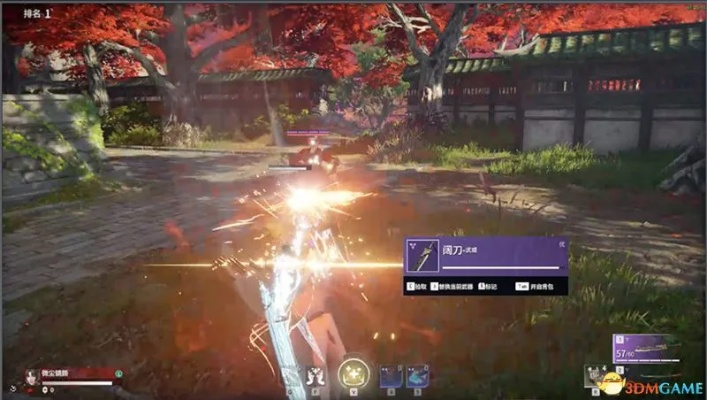The width and height of the screenshot is (707, 400).
Task: Select the blue bird item slot
Action: (x=418, y=375)
